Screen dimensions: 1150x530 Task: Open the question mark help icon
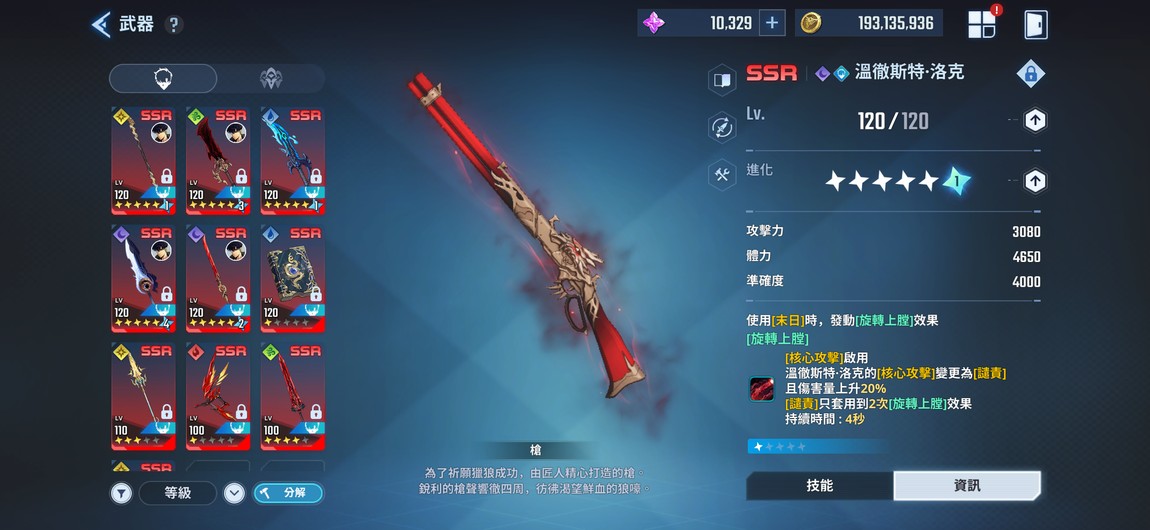click(x=174, y=25)
